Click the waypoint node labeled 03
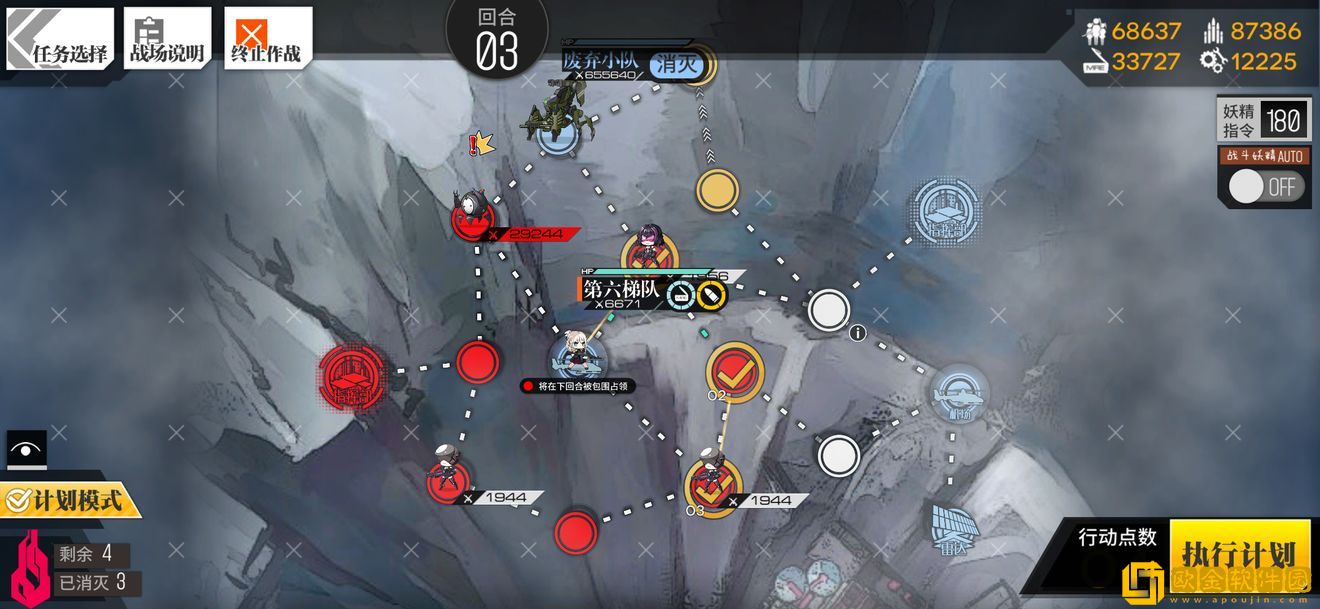The image size is (1320, 609). (x=712, y=484)
